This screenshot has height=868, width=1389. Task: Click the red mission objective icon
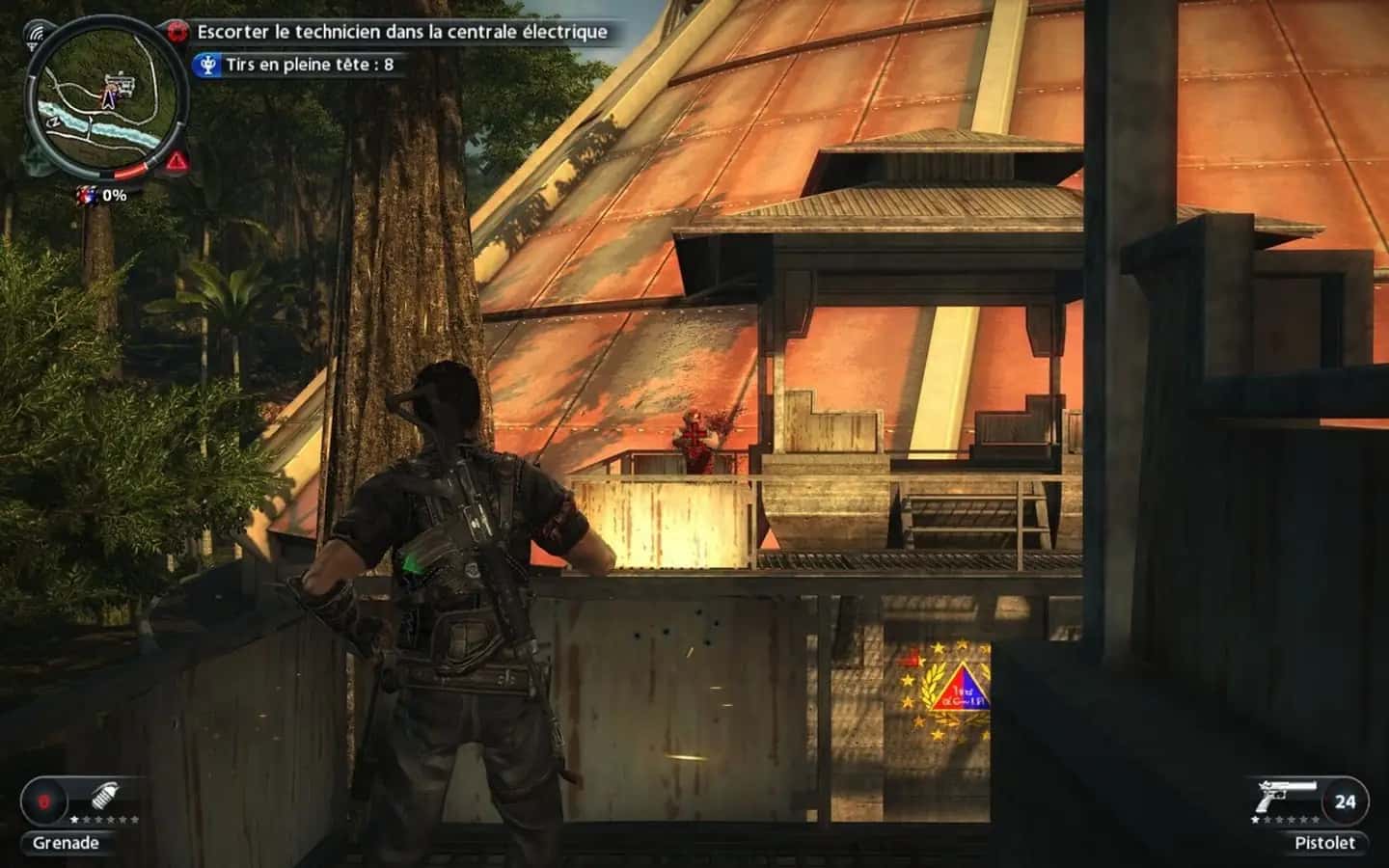[x=177, y=31]
